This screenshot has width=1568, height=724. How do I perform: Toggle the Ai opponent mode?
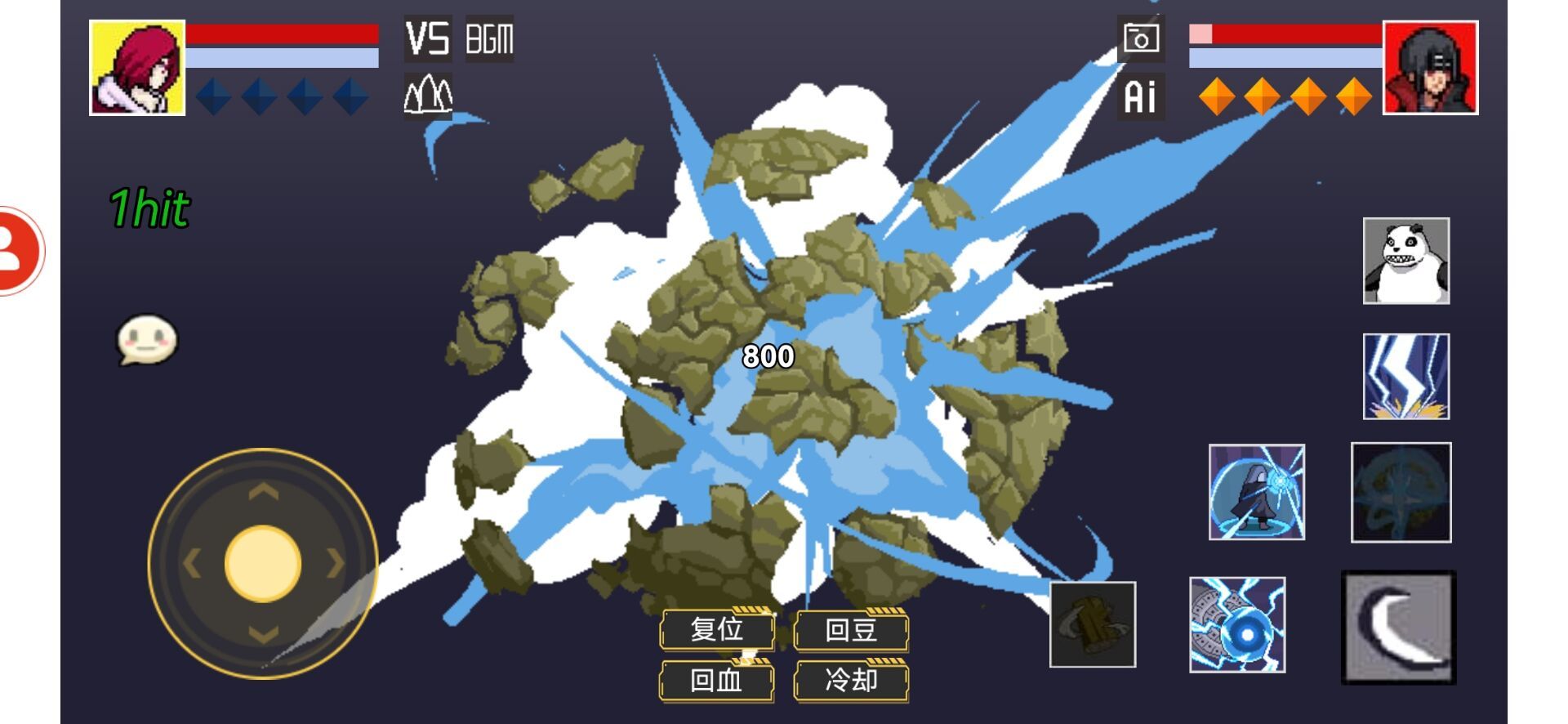1141,96
